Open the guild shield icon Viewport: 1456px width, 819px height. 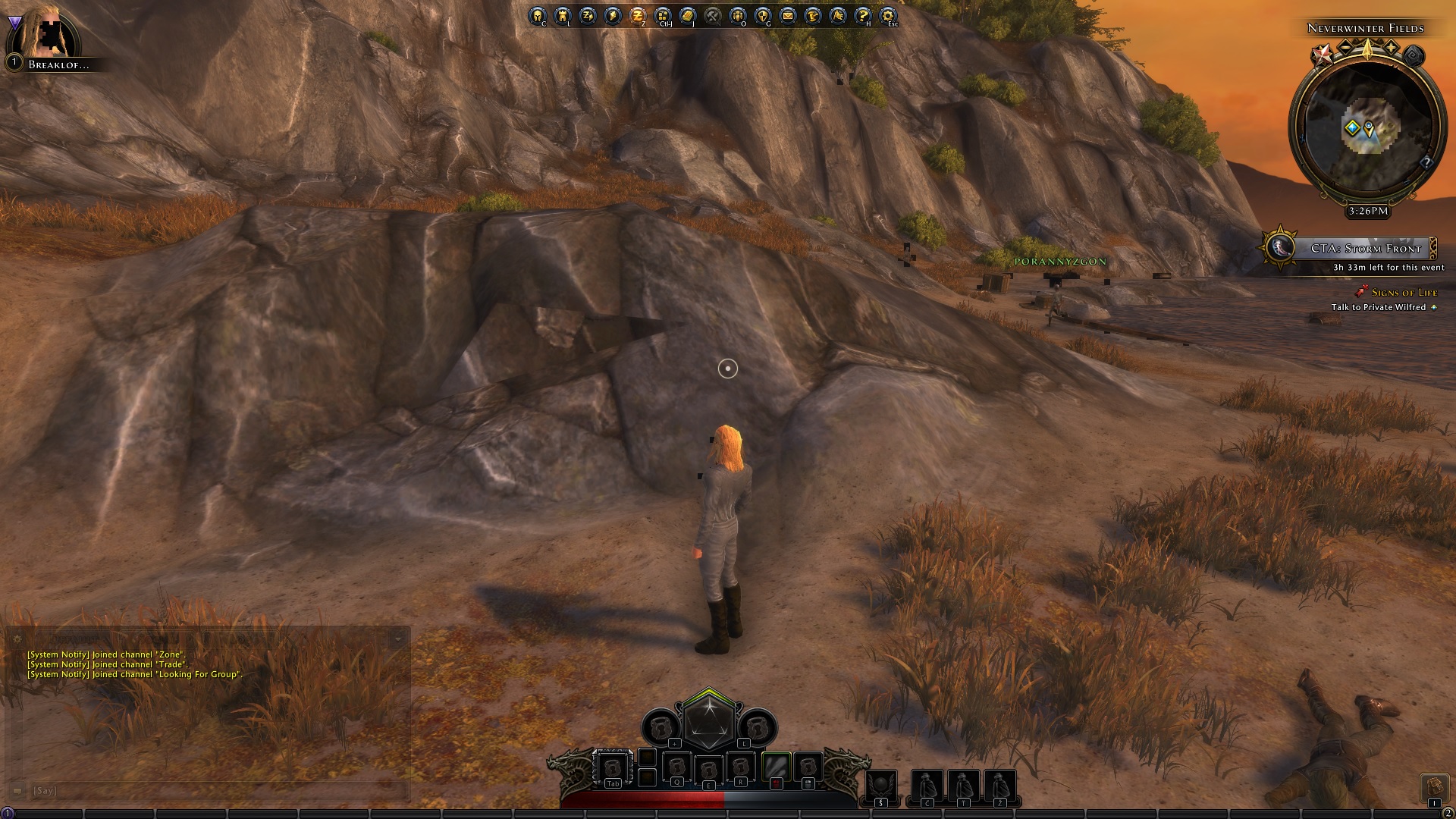pos(763,16)
